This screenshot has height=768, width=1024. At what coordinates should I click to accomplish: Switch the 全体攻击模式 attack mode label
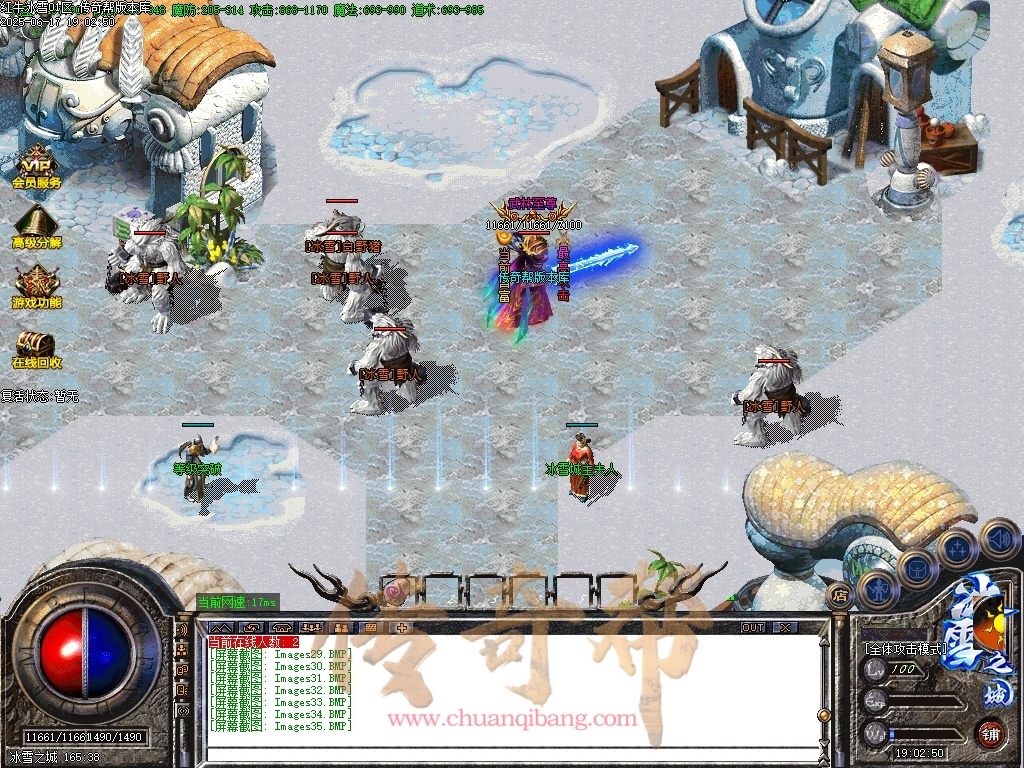click(905, 649)
